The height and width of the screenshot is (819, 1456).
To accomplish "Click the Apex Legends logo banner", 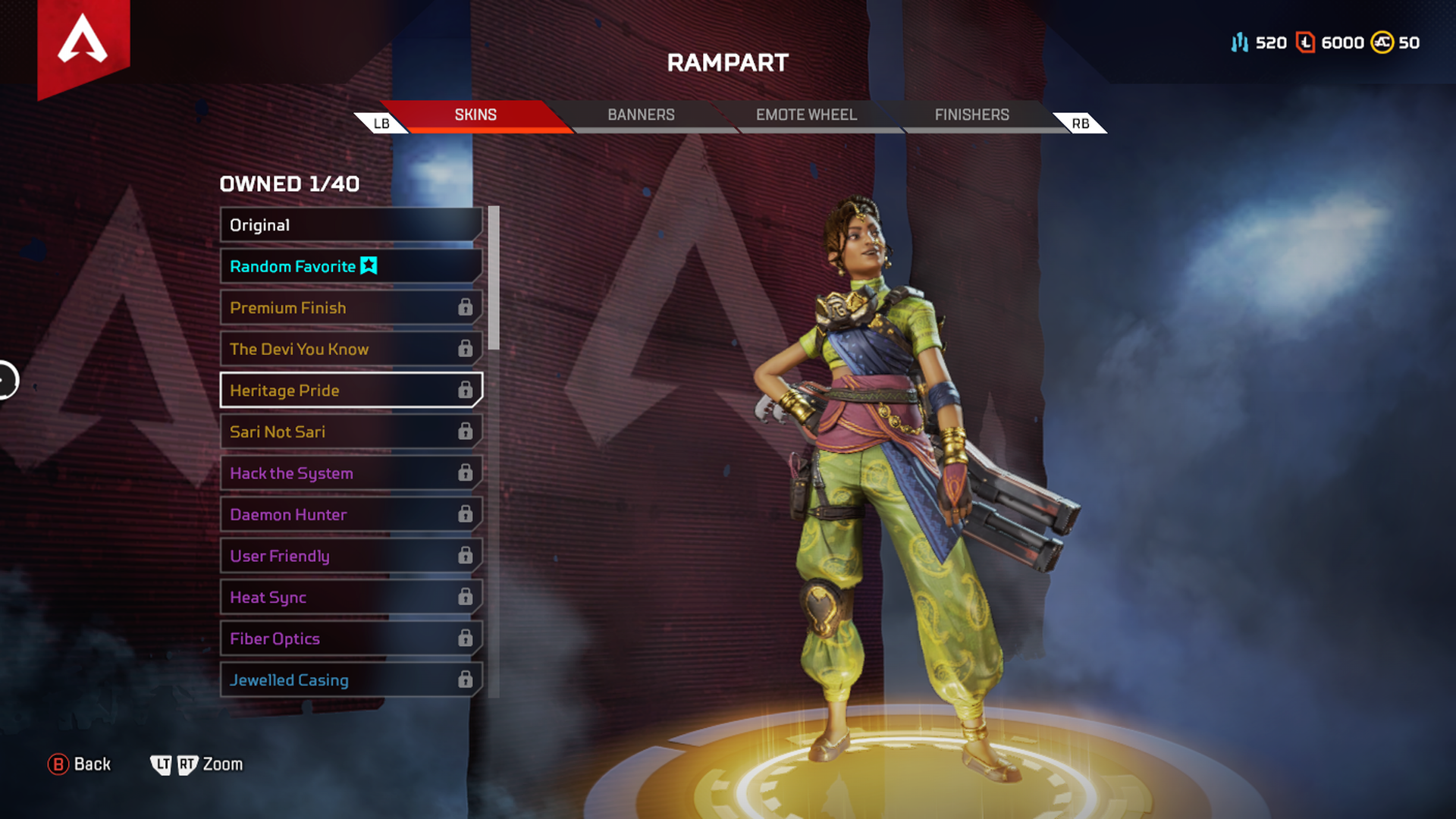I will [83, 44].
